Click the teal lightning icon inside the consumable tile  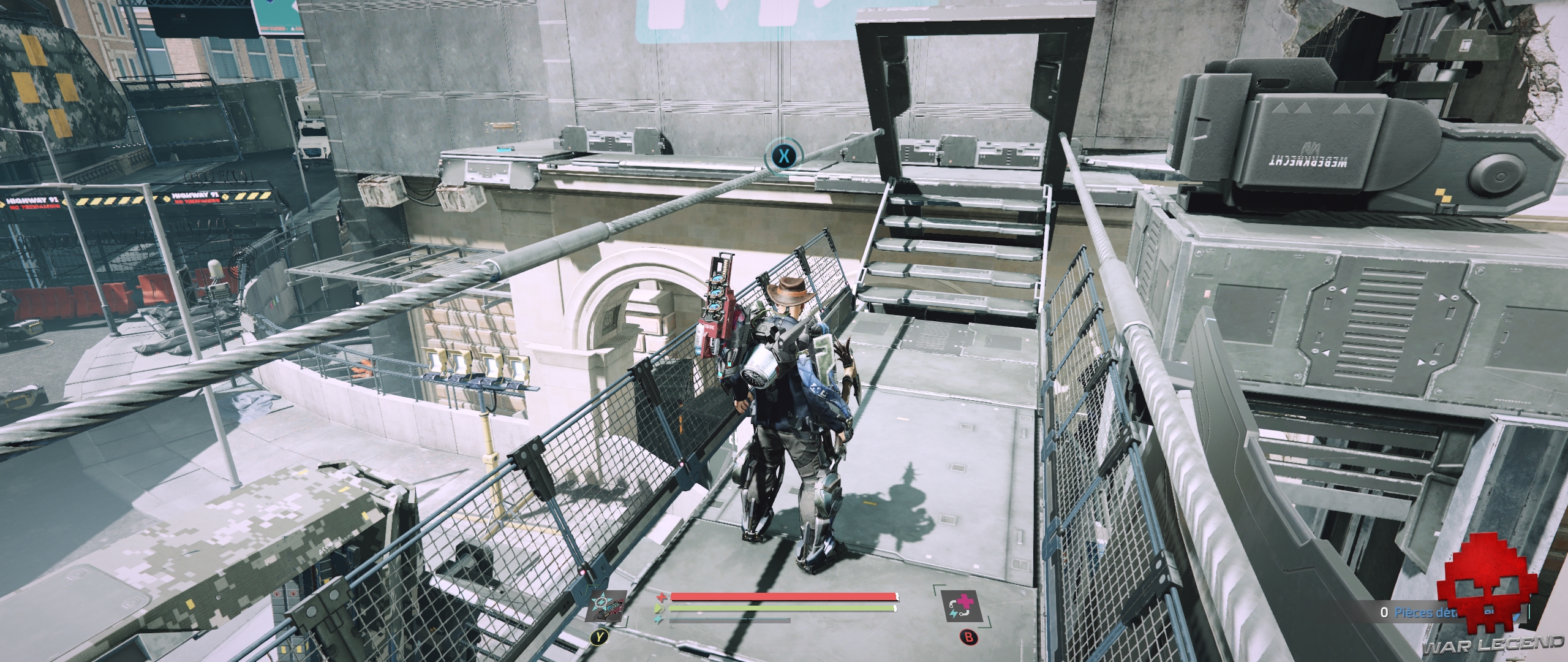954,614
